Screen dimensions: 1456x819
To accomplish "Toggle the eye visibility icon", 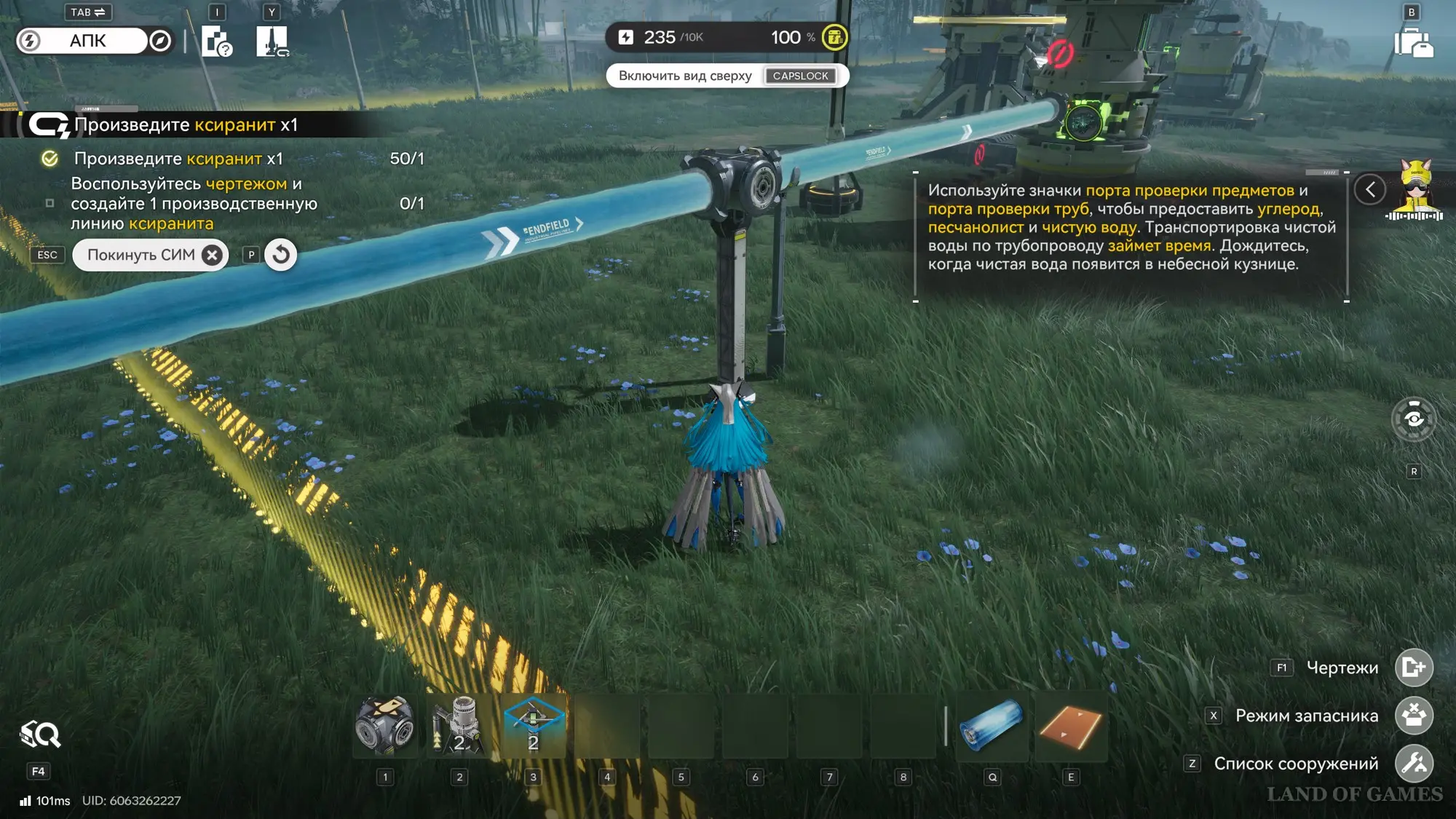I will (1414, 419).
